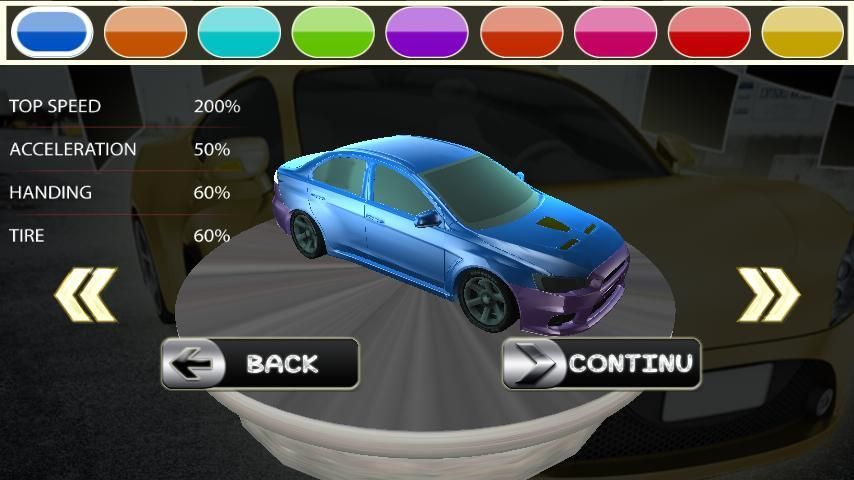Show next car with right chevron arrow

click(x=768, y=294)
